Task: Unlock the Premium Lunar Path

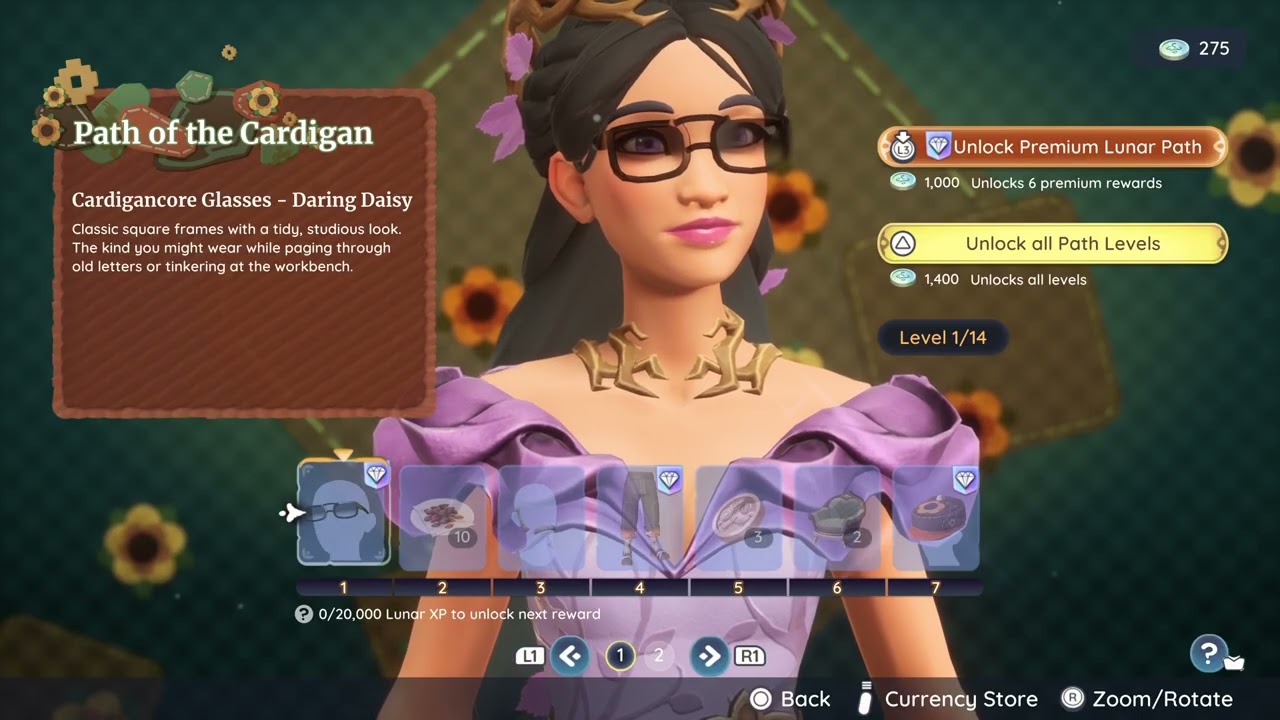Action: pyautogui.click(x=1052, y=147)
